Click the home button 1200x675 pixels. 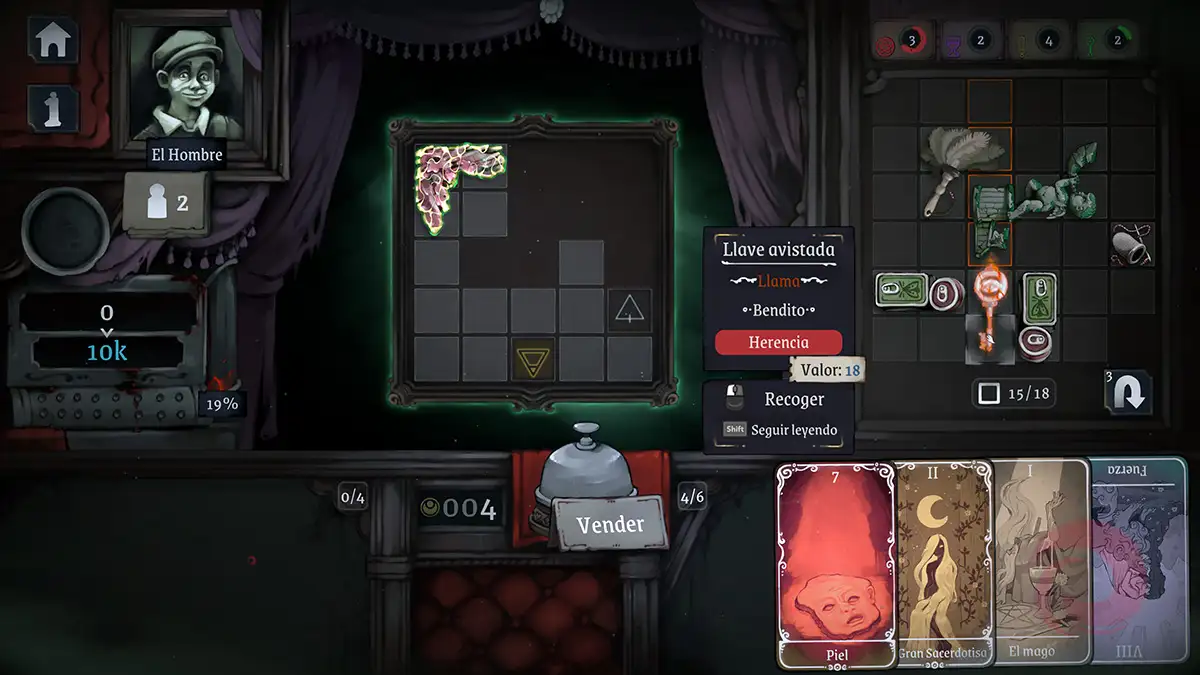53,41
